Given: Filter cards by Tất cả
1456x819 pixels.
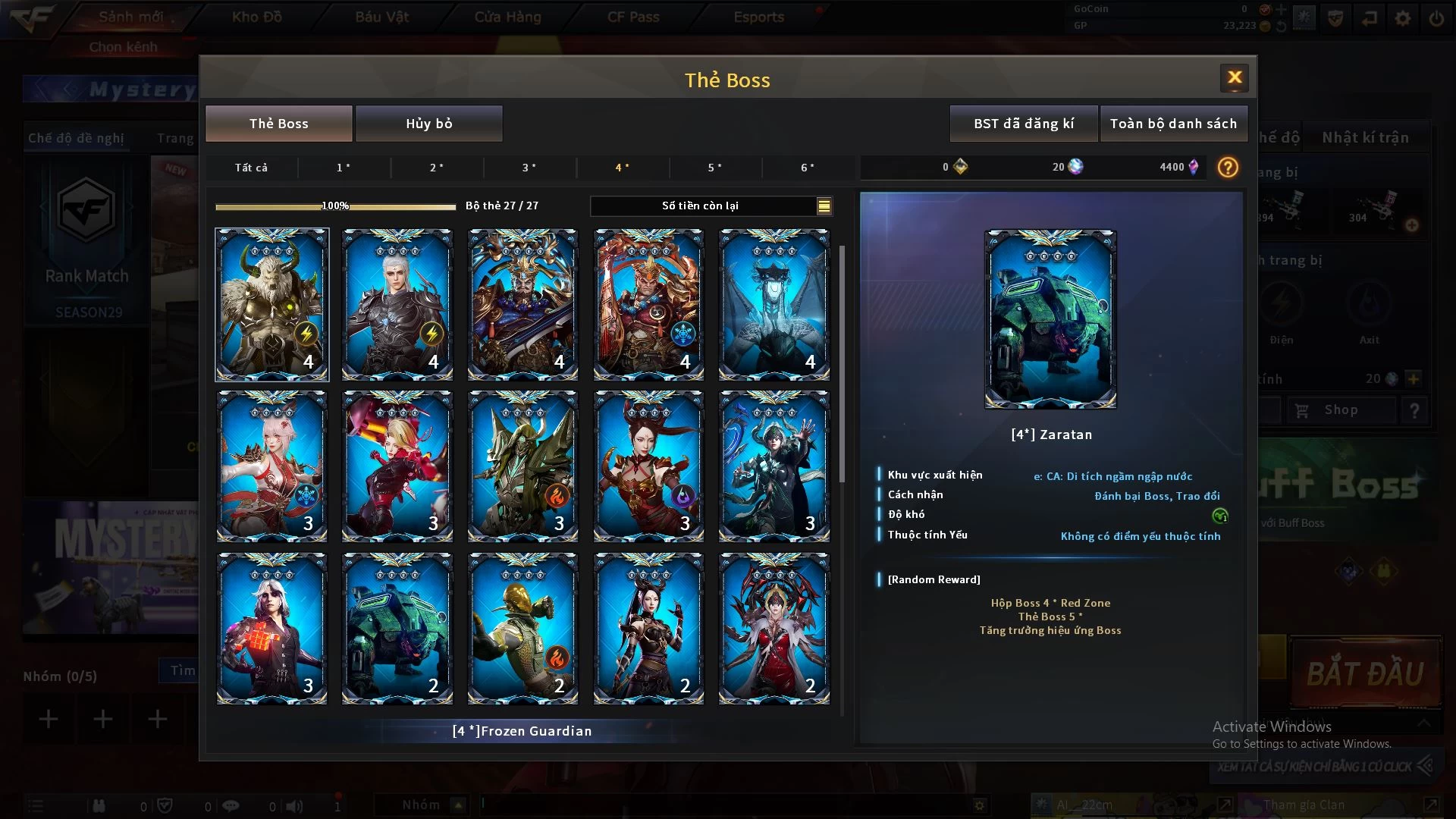Looking at the screenshot, I should coord(251,168).
